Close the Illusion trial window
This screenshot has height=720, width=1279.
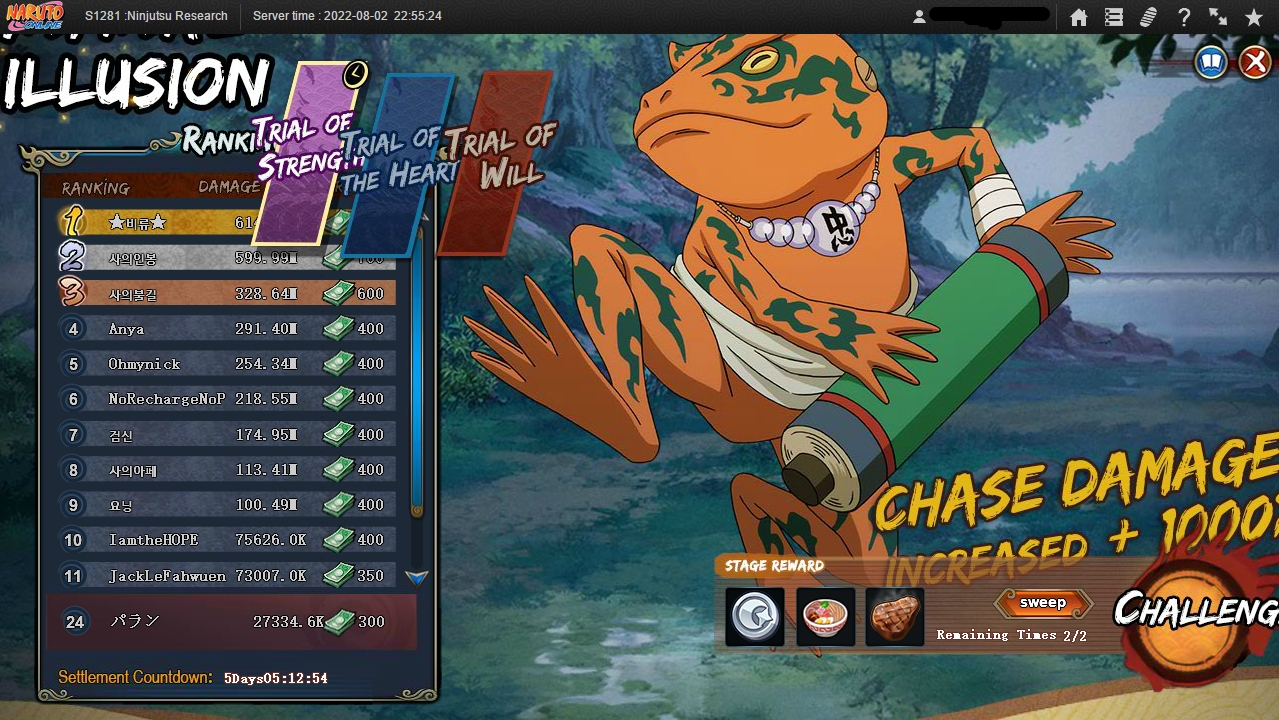(x=1255, y=63)
